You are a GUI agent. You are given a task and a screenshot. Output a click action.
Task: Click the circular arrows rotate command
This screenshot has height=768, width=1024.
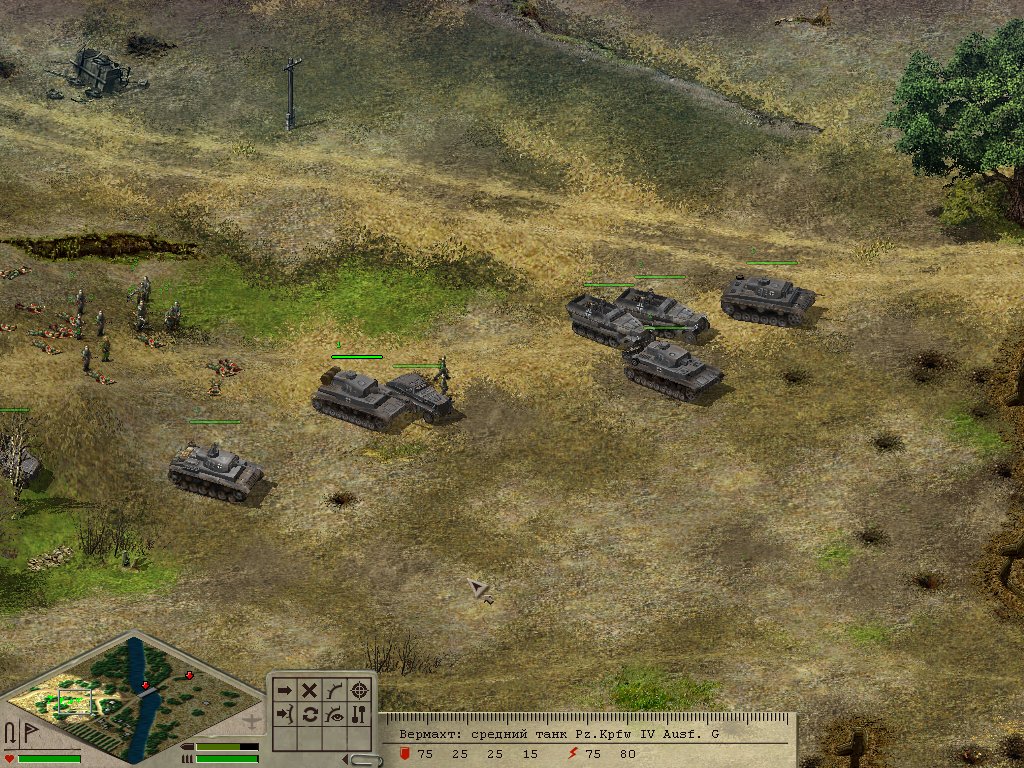coord(310,714)
